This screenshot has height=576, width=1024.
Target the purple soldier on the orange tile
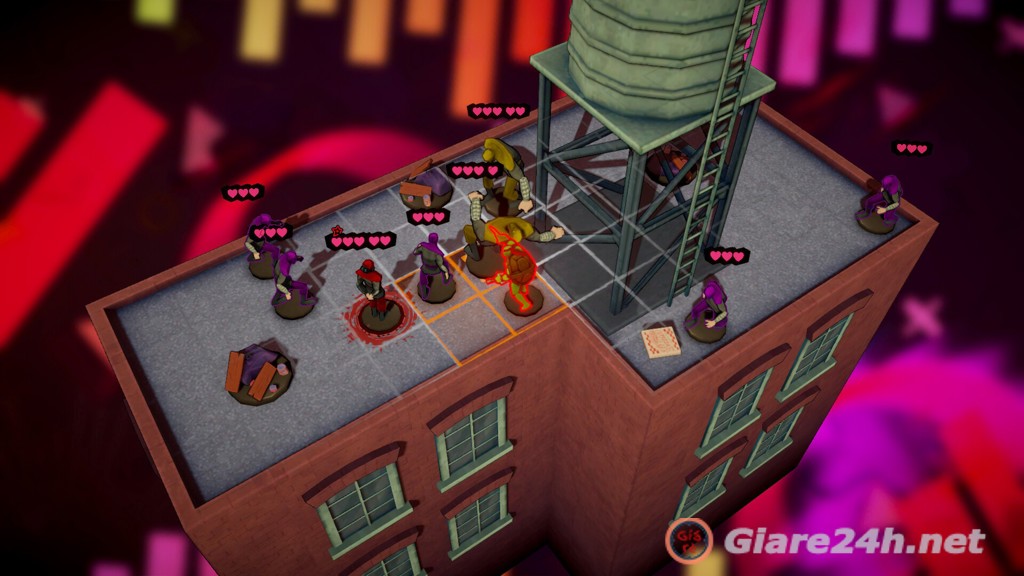pyautogui.click(x=433, y=268)
